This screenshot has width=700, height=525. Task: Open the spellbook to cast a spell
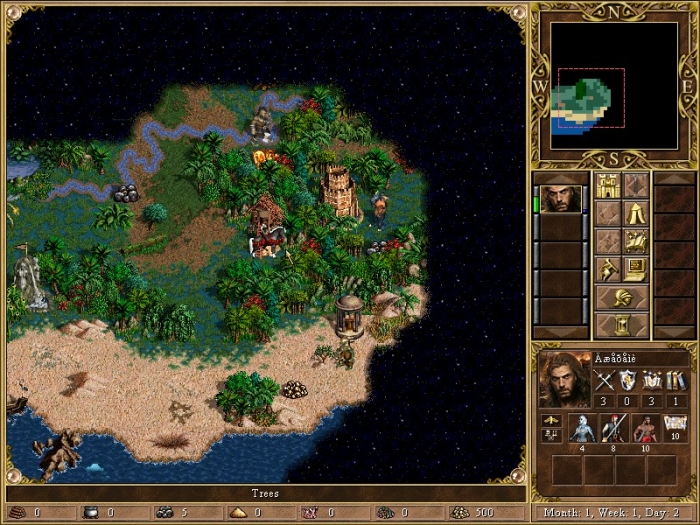click(636, 241)
